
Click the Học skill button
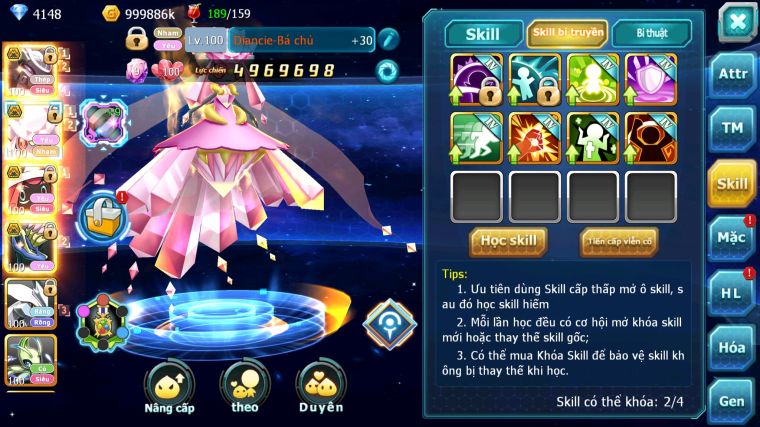(508, 241)
